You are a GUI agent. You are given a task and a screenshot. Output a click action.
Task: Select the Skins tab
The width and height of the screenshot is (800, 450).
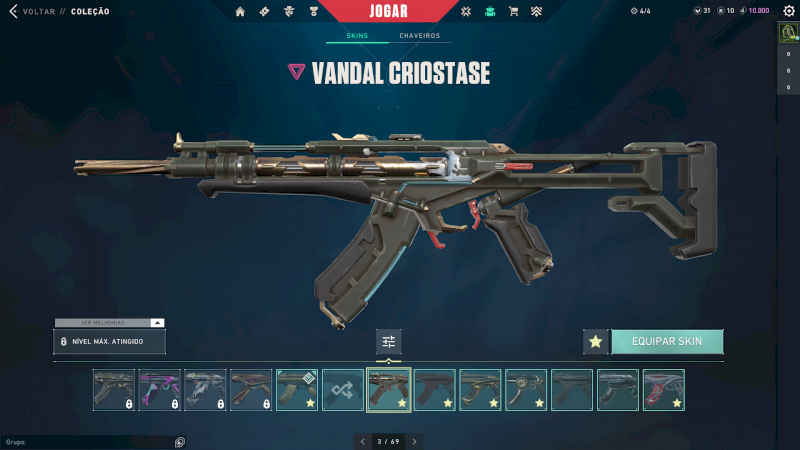[357, 36]
